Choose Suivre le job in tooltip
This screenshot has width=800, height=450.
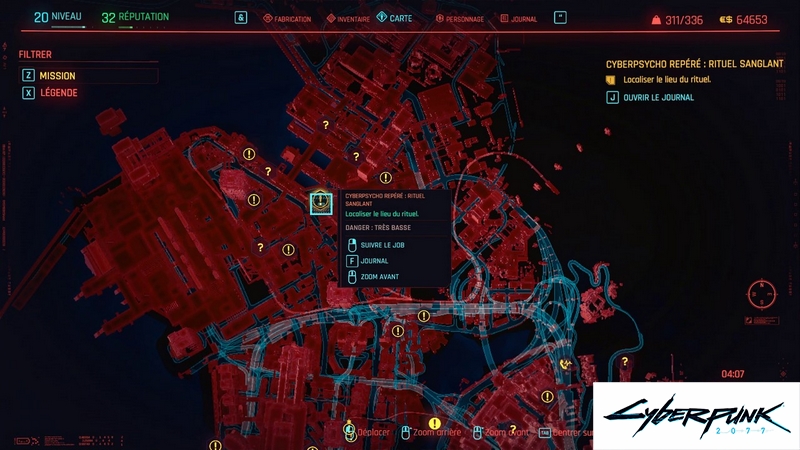point(382,244)
